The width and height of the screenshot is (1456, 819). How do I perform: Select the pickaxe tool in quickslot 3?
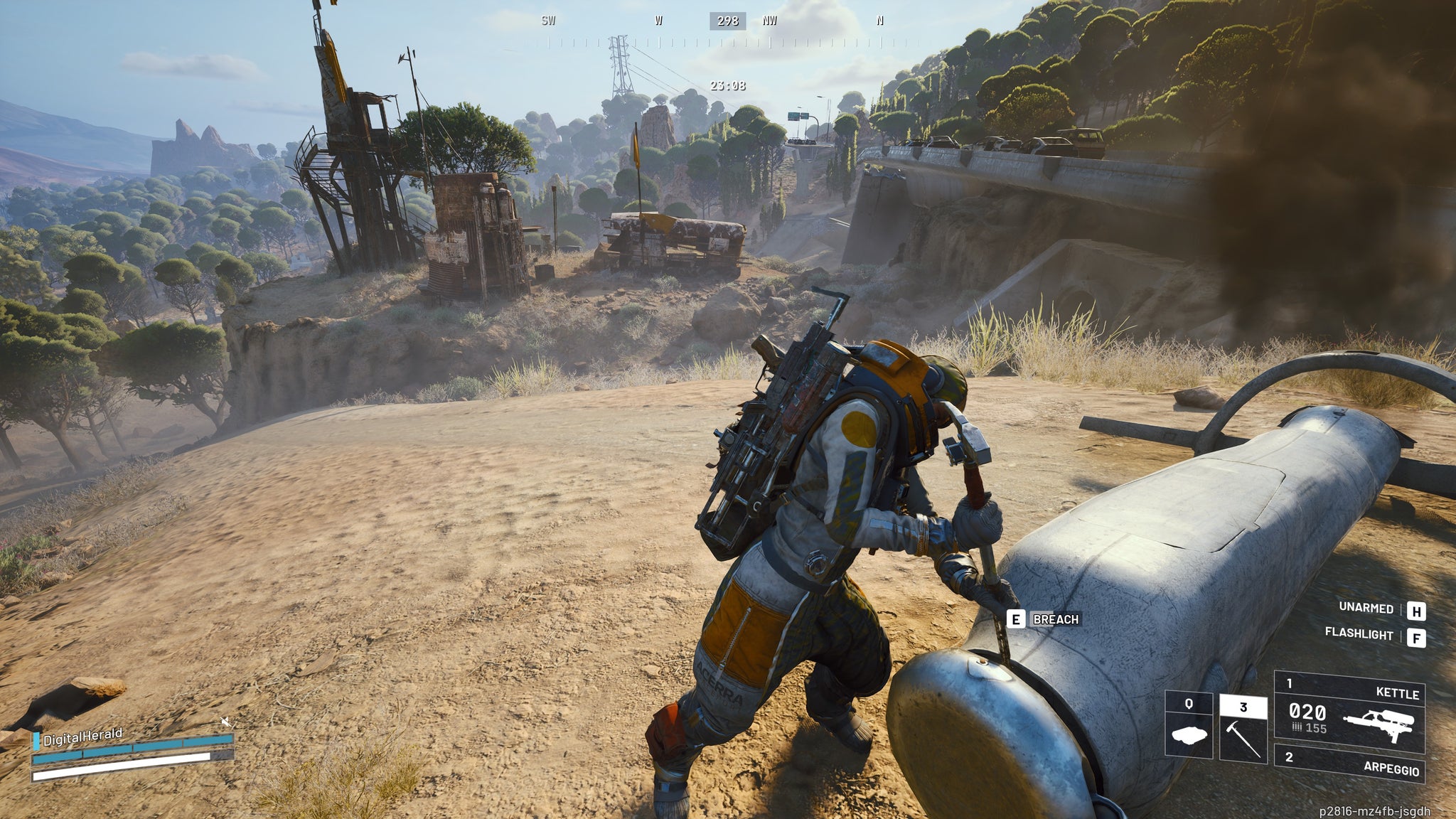tap(1243, 739)
